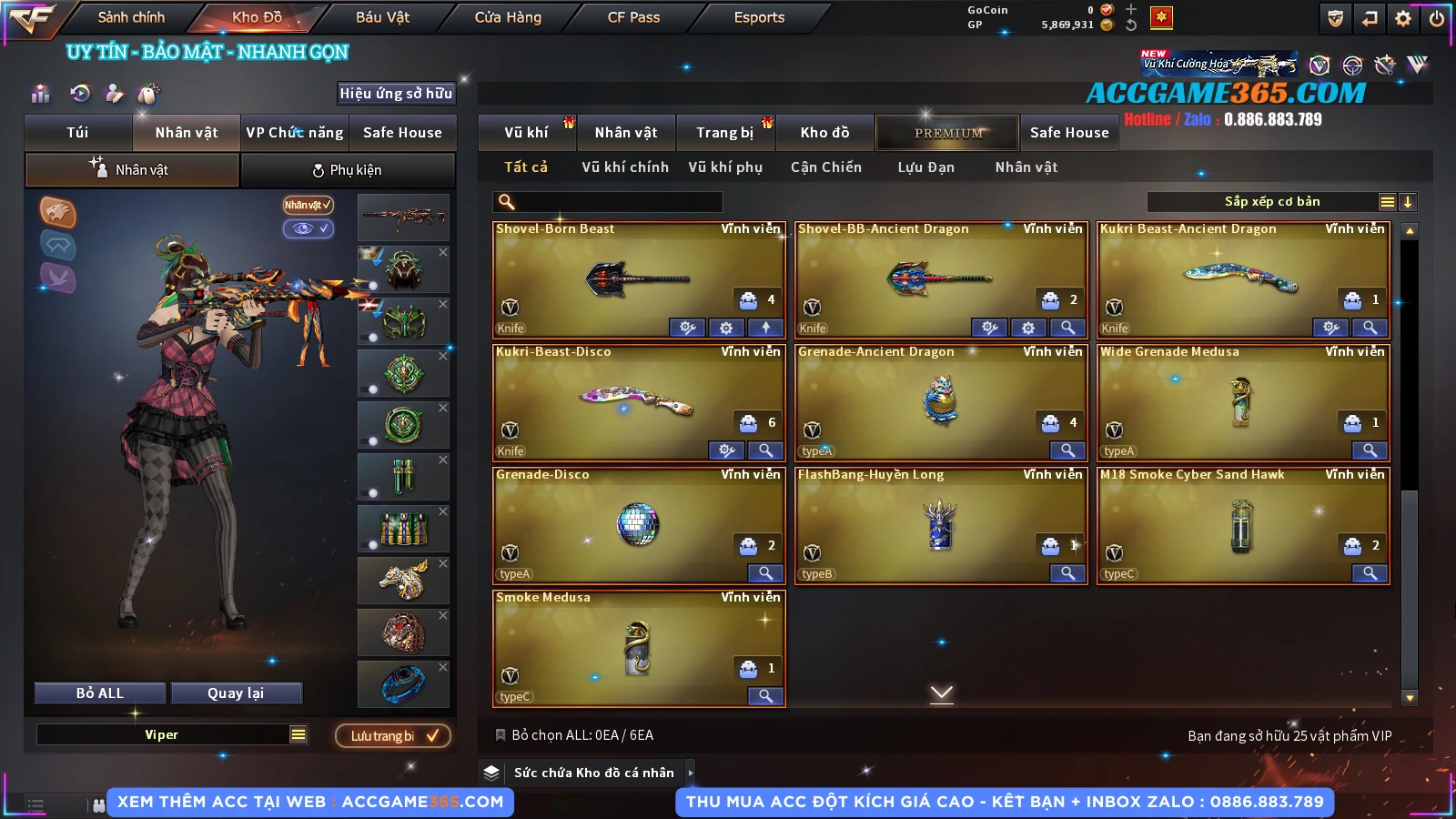Open the CF Pass menu
1456x819 pixels.
[633, 17]
